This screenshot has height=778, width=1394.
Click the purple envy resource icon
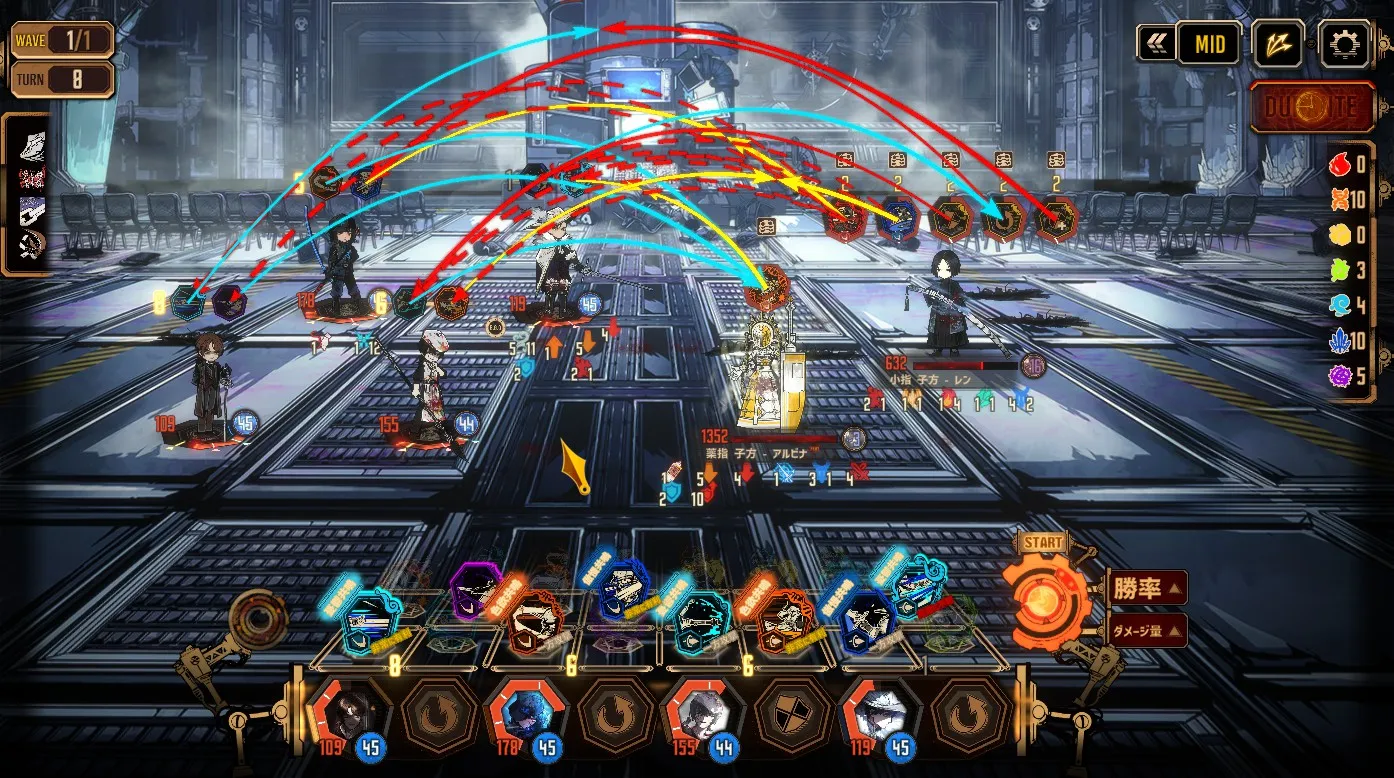pos(1340,375)
